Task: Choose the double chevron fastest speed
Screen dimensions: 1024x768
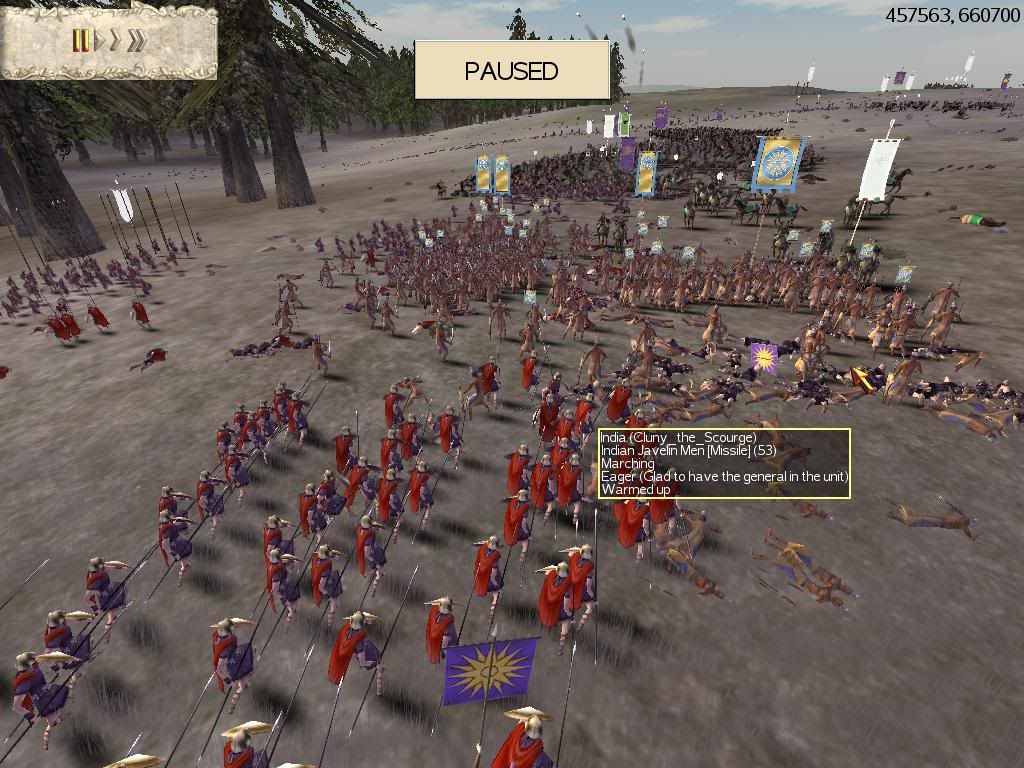Action: pyautogui.click(x=137, y=41)
